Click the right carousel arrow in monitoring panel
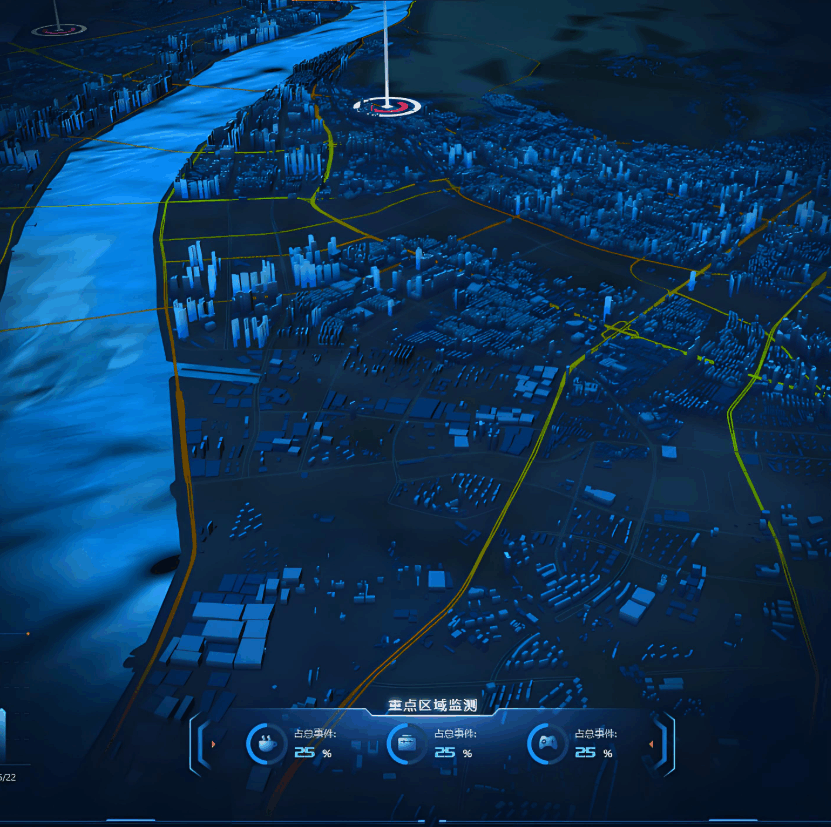Image resolution: width=831 pixels, height=827 pixels. (x=651, y=744)
